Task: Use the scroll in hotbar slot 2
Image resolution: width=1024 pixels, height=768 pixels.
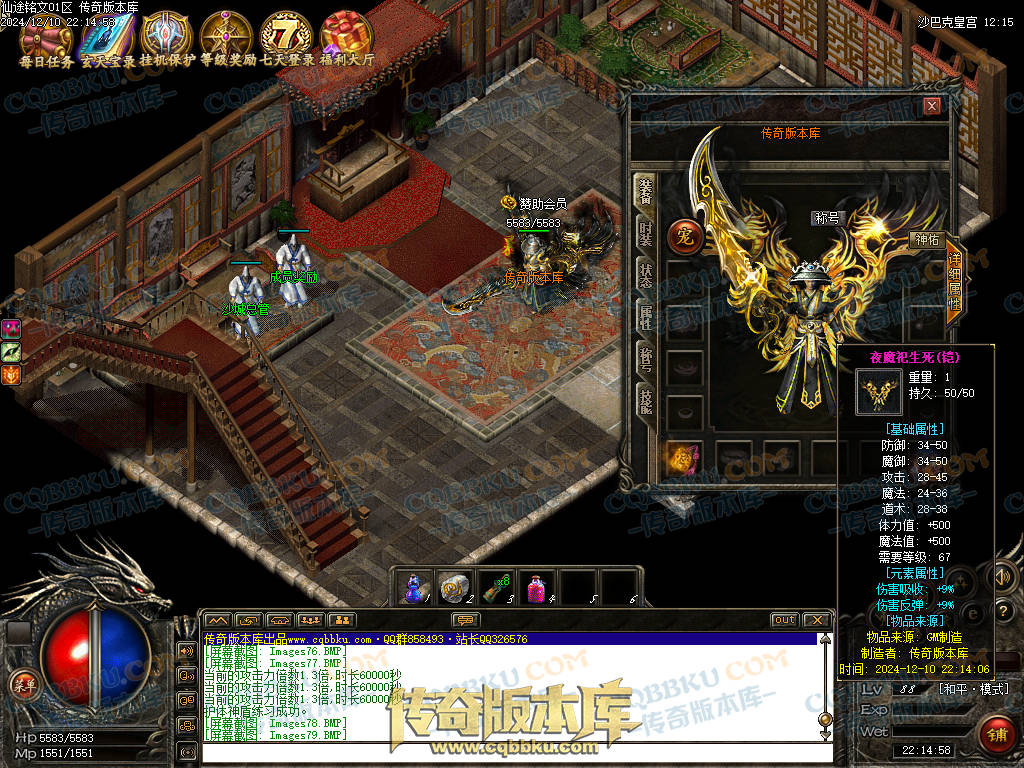Action: [x=455, y=587]
